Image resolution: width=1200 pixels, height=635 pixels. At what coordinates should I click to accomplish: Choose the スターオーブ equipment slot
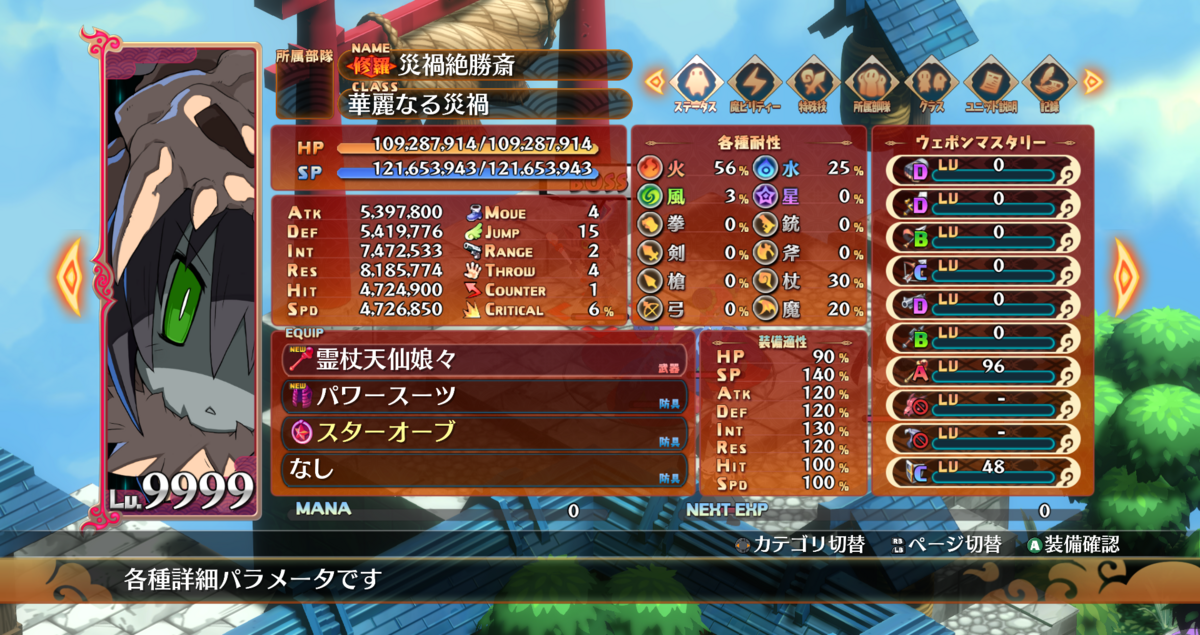(x=480, y=432)
